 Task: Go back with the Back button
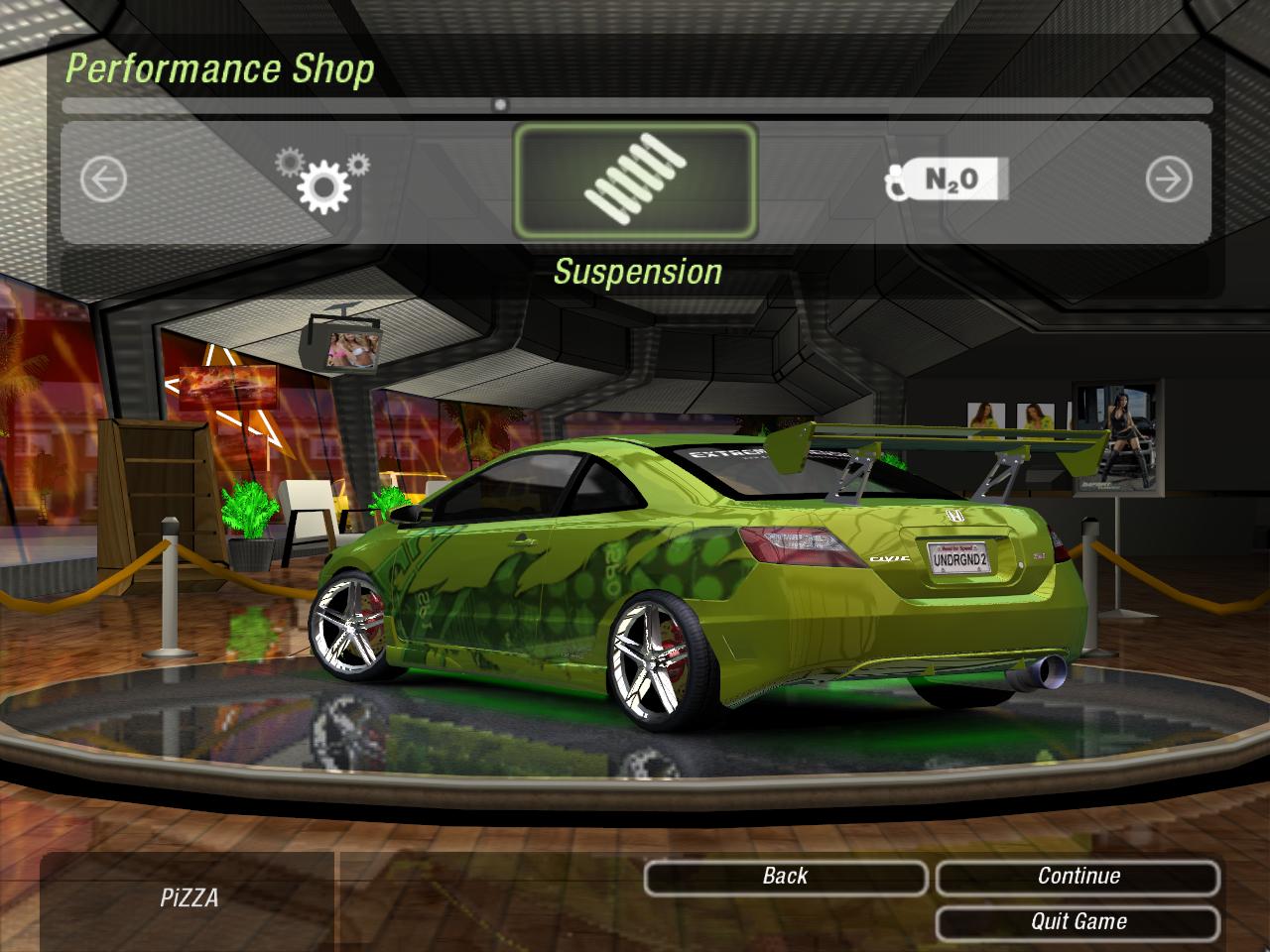point(785,877)
